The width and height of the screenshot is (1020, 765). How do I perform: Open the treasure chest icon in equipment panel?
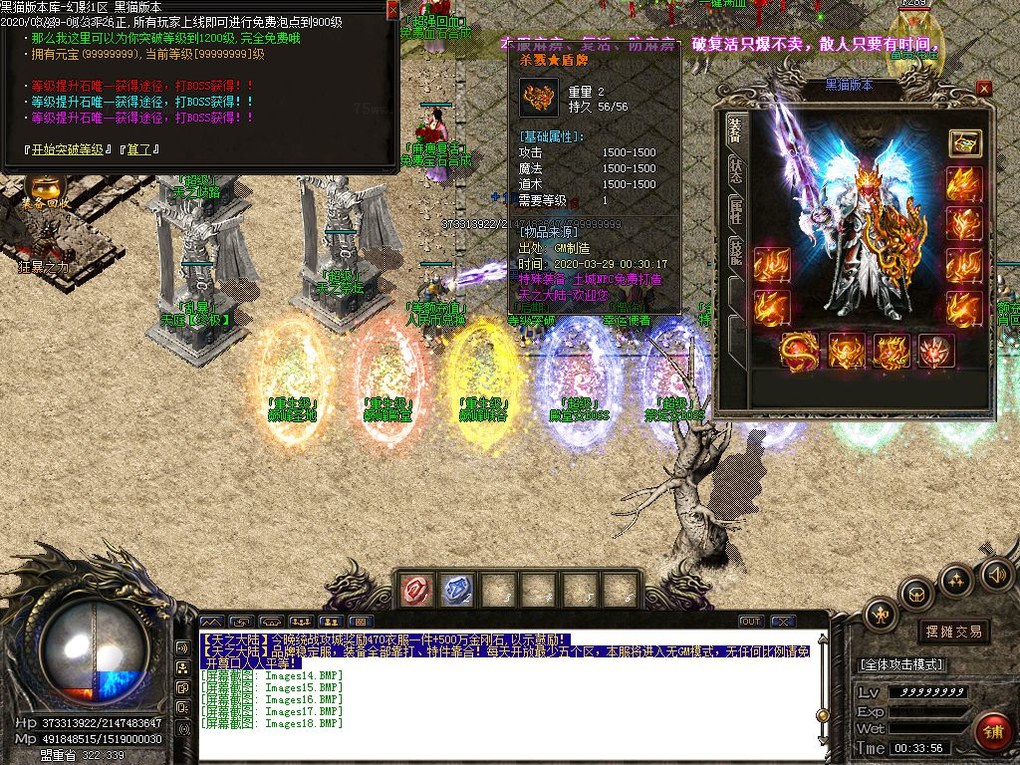coord(965,143)
